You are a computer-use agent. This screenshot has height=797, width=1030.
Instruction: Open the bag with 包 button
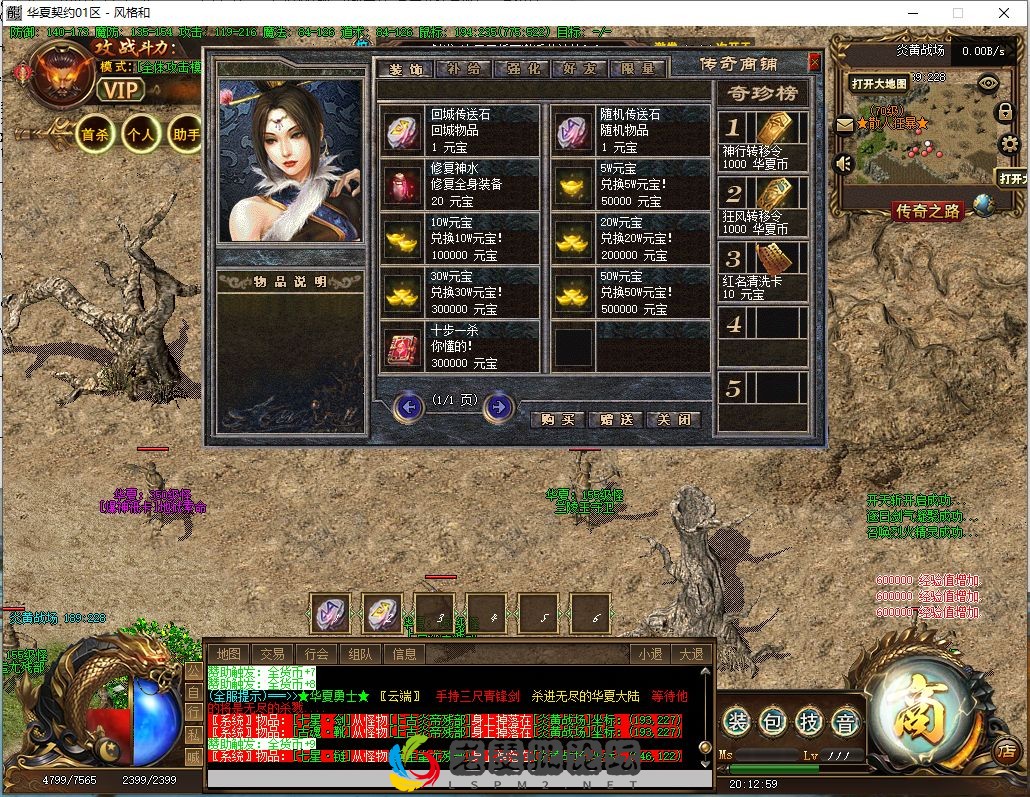[771, 721]
